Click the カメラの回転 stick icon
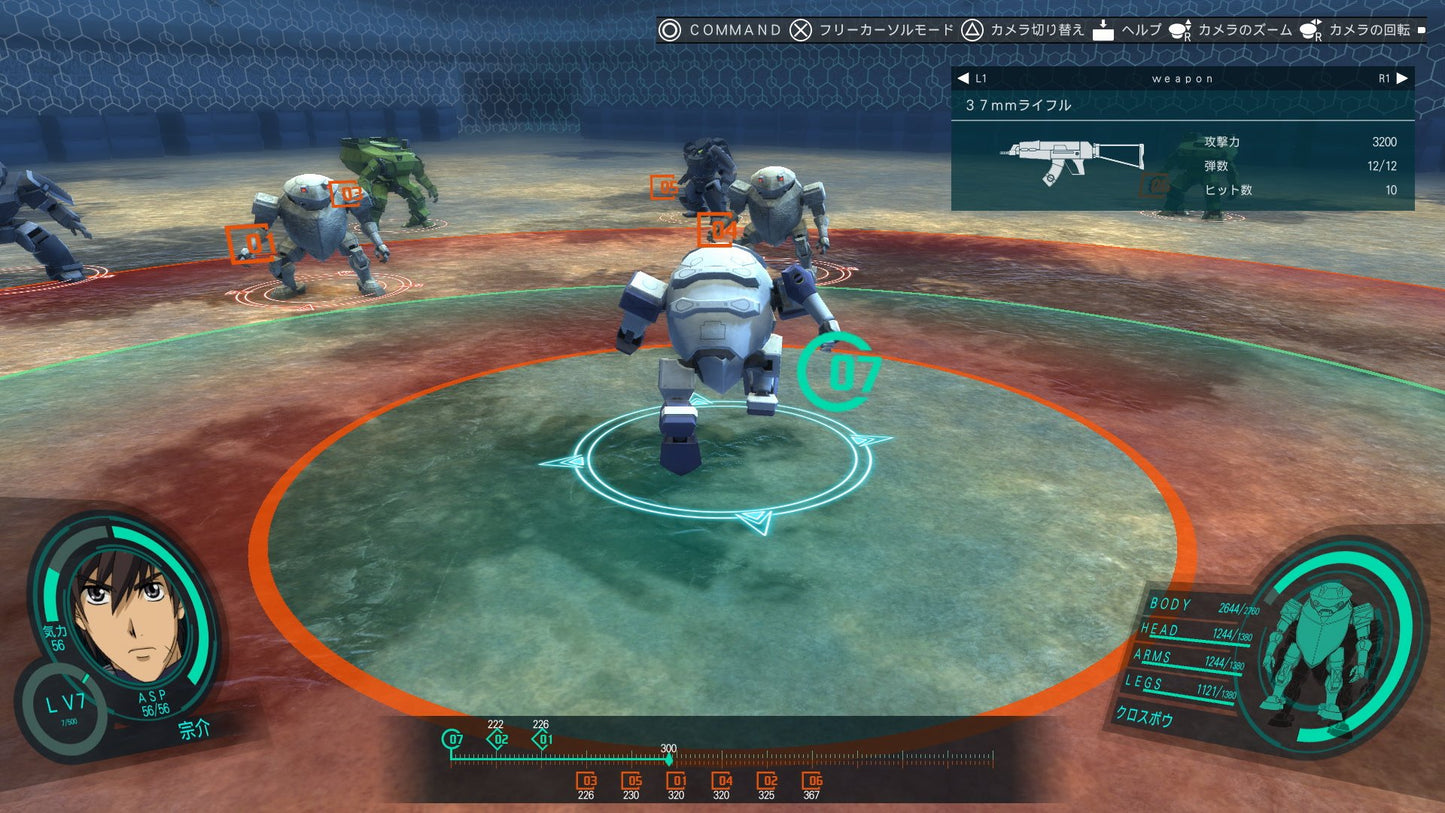 [x=1310, y=30]
